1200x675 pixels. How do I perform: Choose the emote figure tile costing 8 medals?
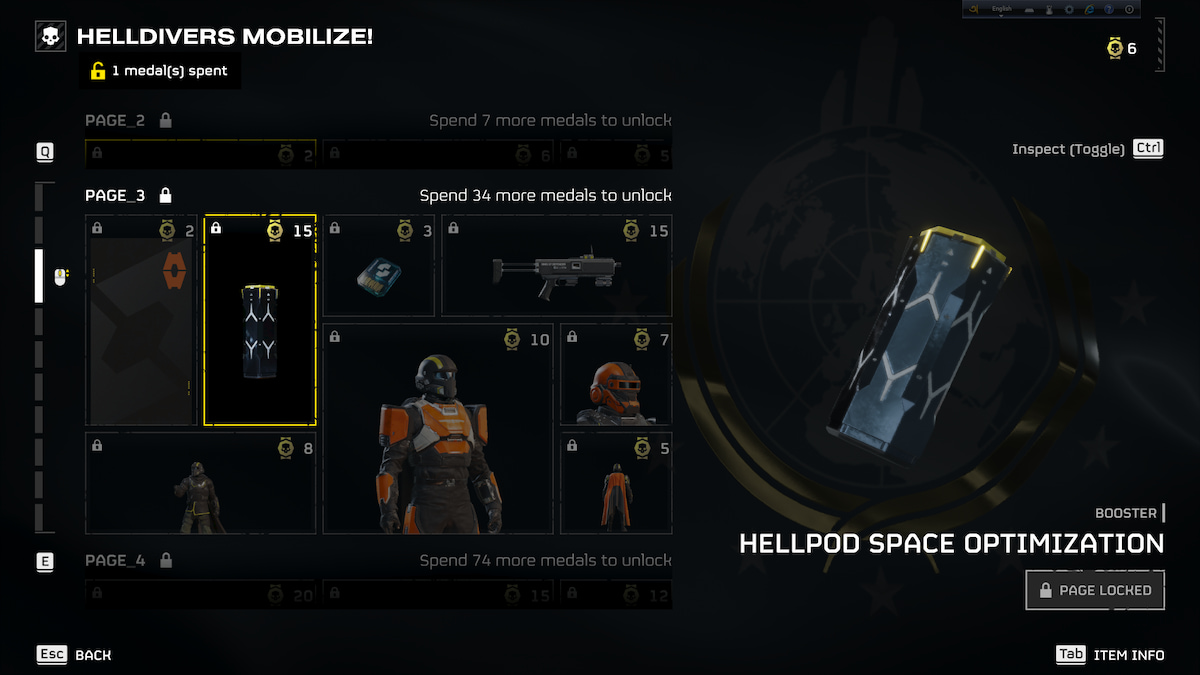coord(201,484)
